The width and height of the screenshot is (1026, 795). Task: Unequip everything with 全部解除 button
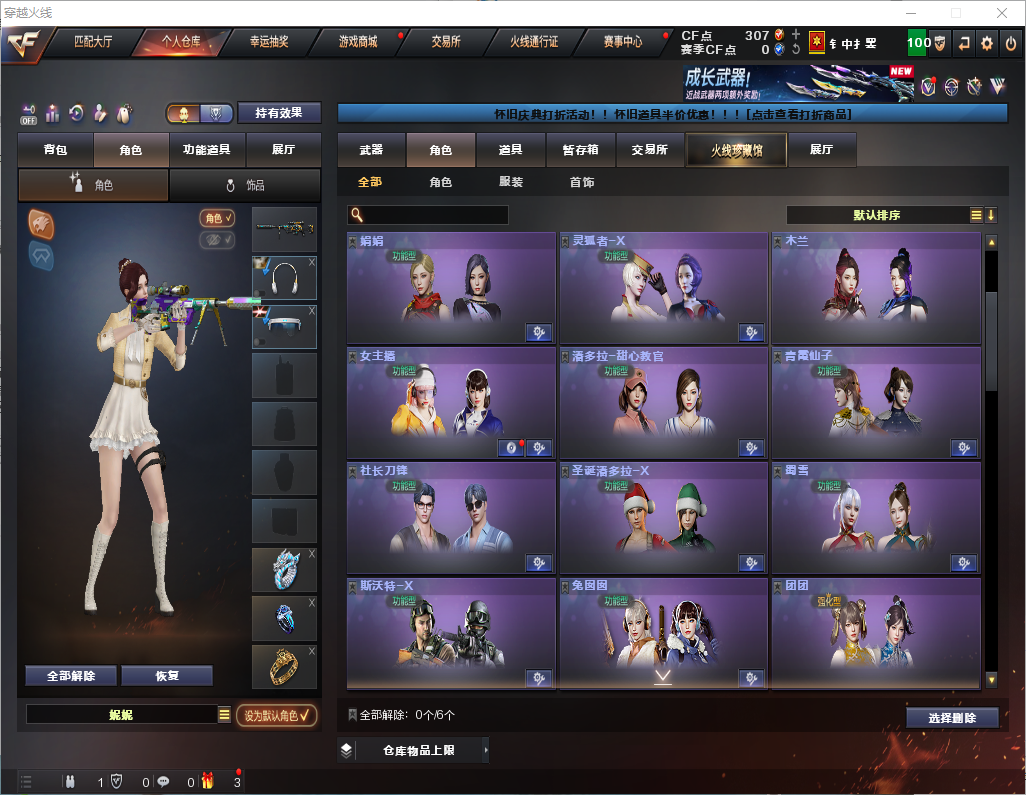coord(71,675)
